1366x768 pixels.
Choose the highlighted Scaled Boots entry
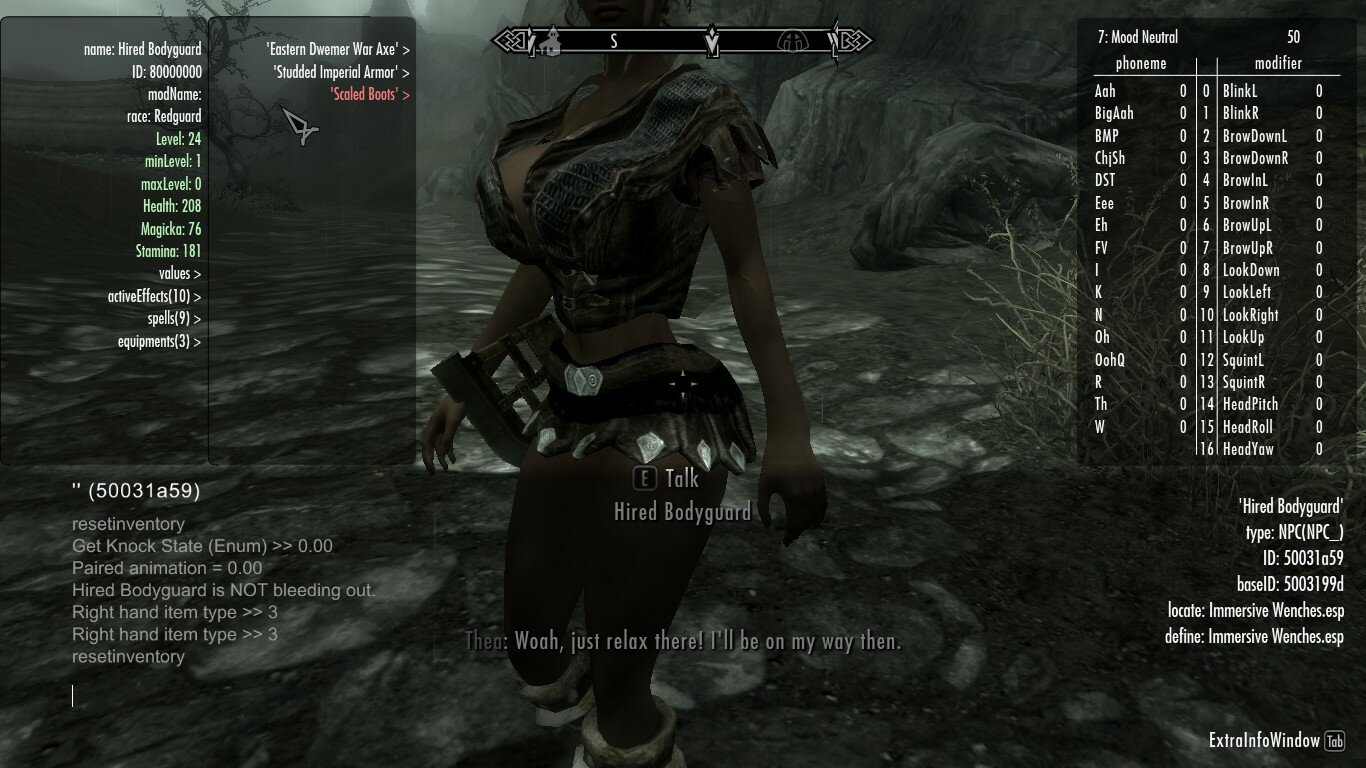370,95
